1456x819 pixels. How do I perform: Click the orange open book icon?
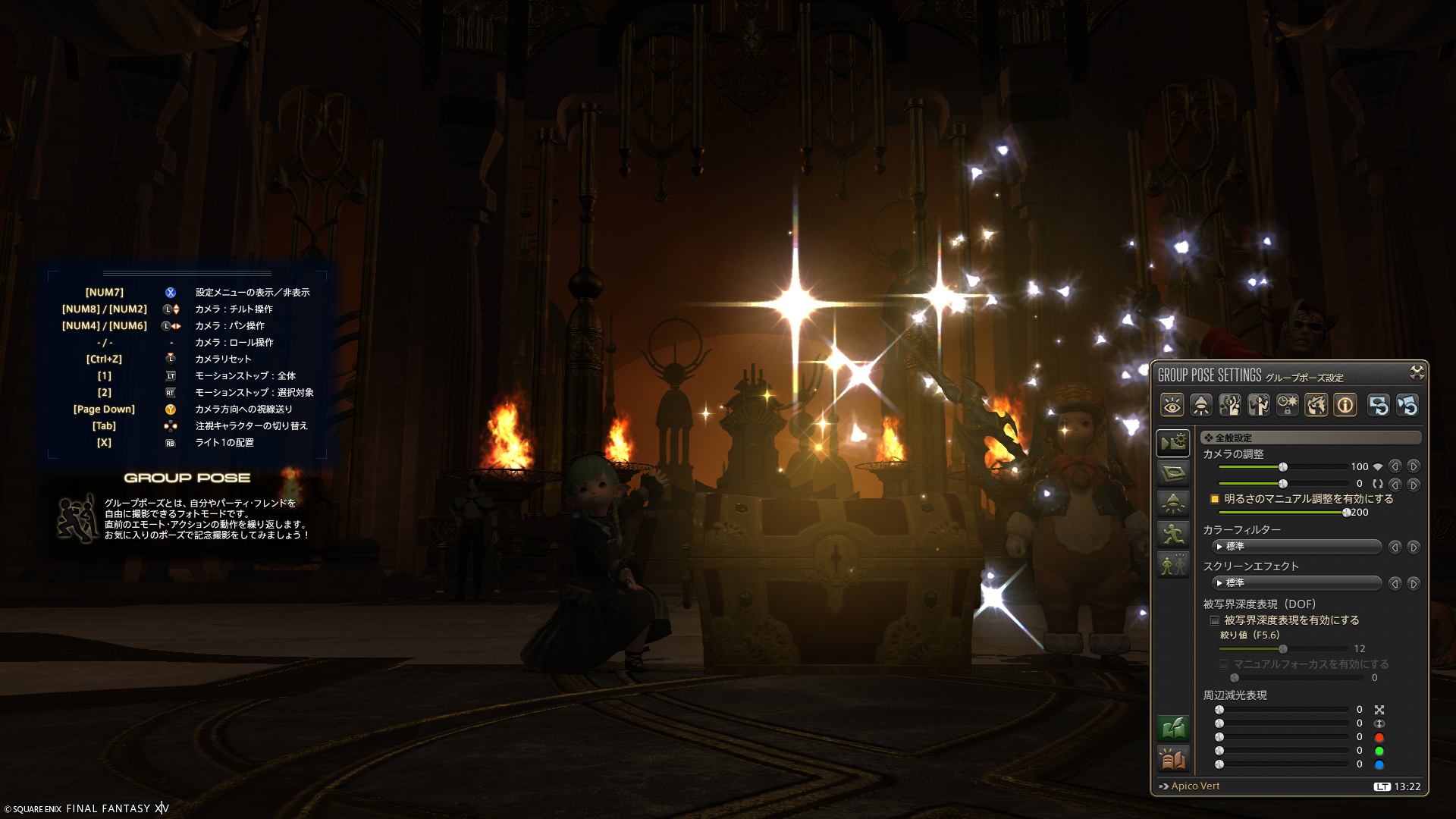click(x=1172, y=758)
